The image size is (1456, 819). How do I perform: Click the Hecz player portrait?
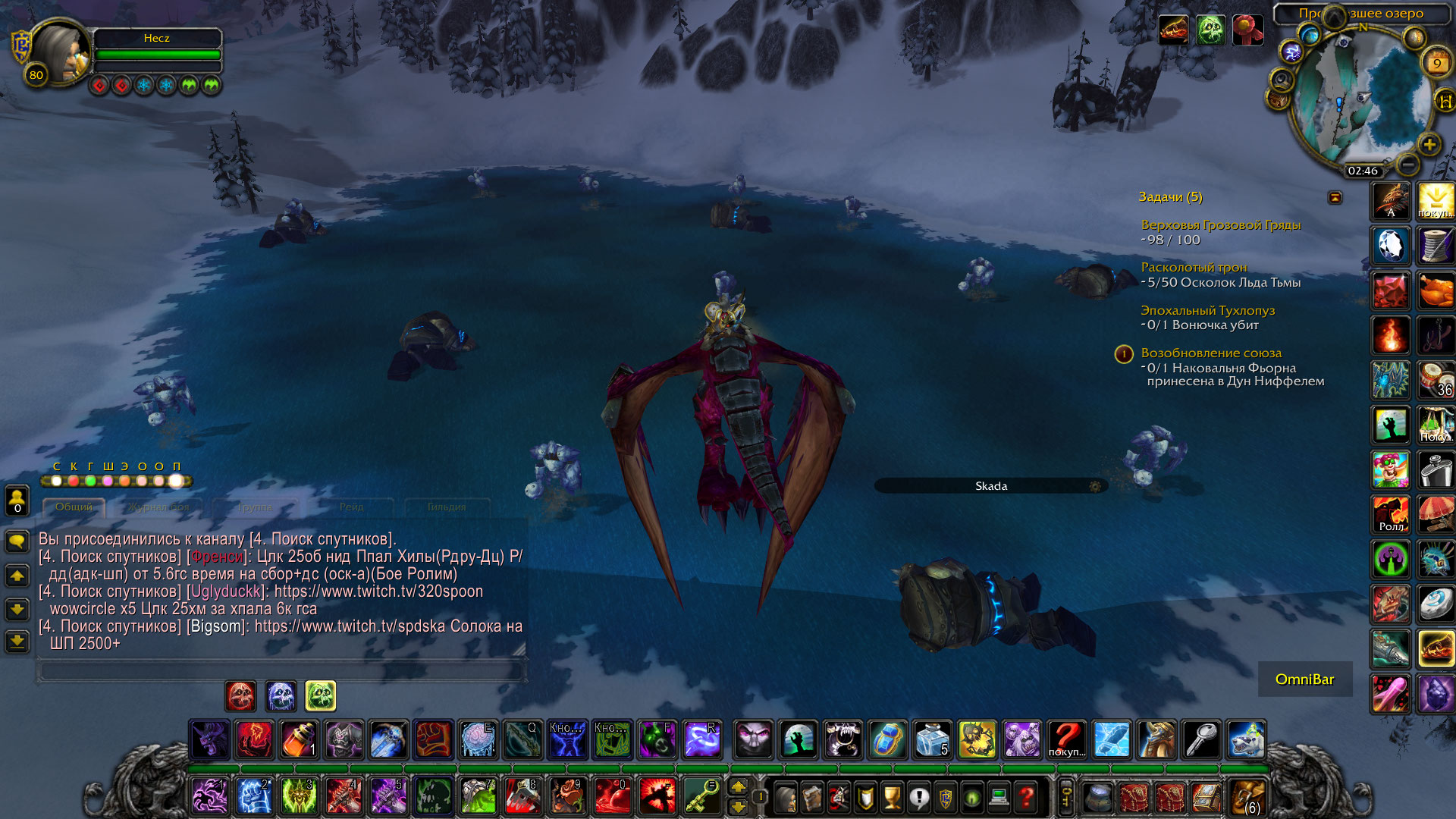(59, 53)
